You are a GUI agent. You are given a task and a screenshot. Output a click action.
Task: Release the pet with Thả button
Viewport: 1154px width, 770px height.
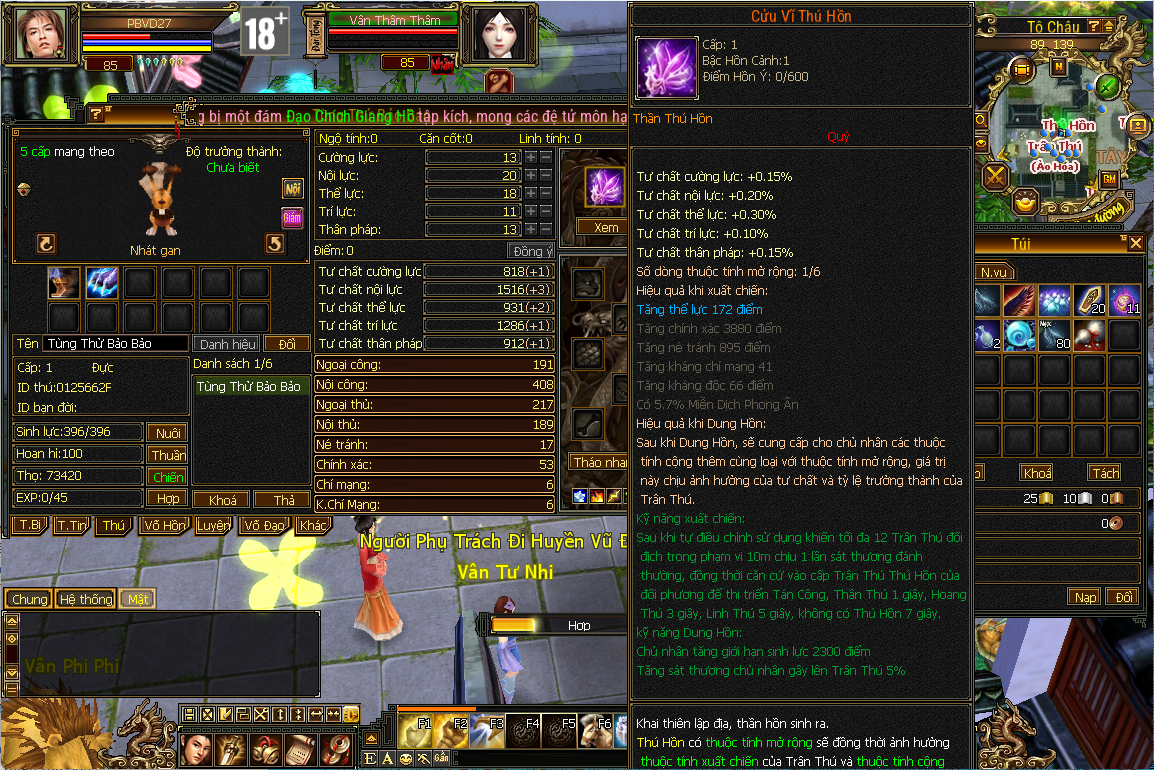(283, 499)
